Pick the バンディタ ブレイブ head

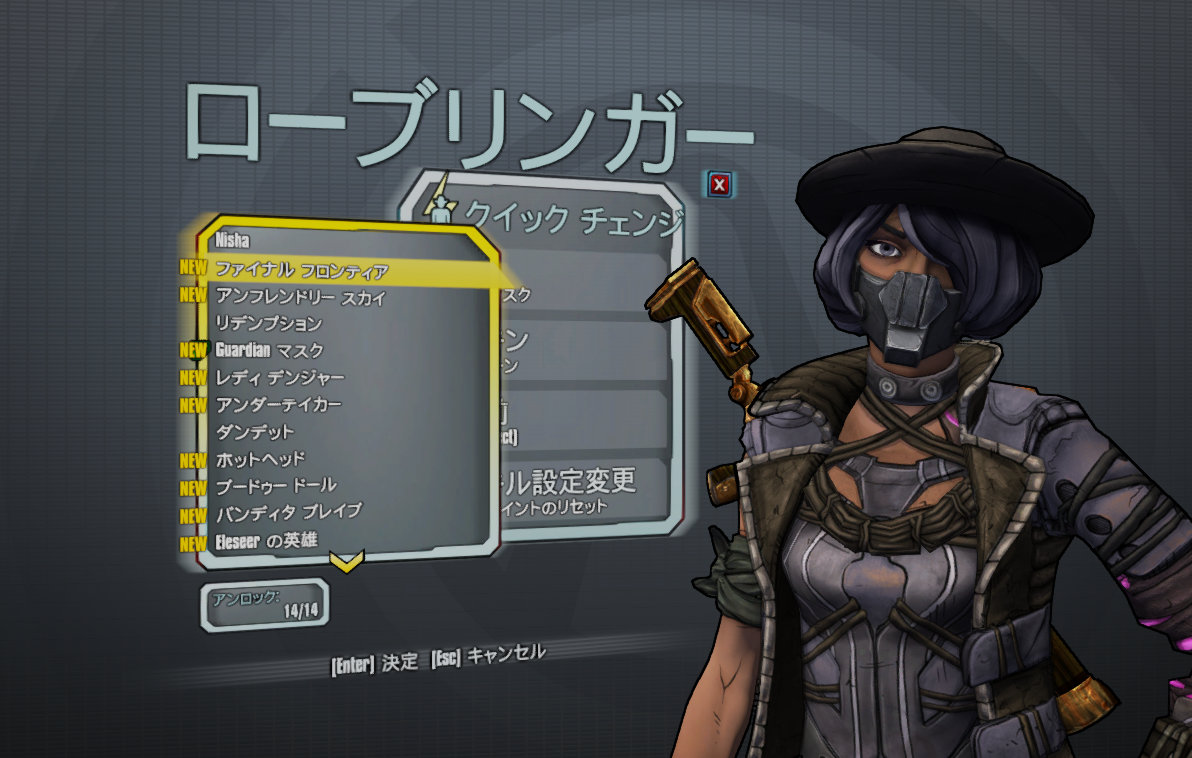pyautogui.click(x=289, y=513)
